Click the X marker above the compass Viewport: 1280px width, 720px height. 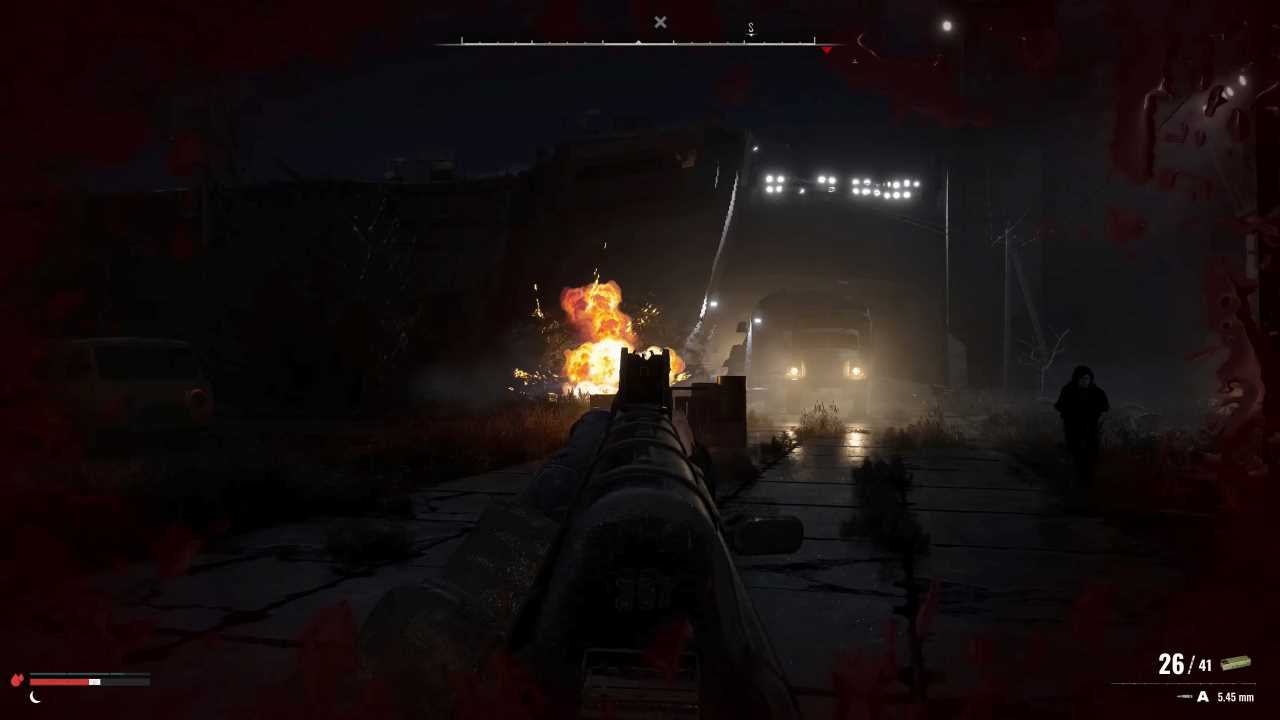(x=660, y=22)
